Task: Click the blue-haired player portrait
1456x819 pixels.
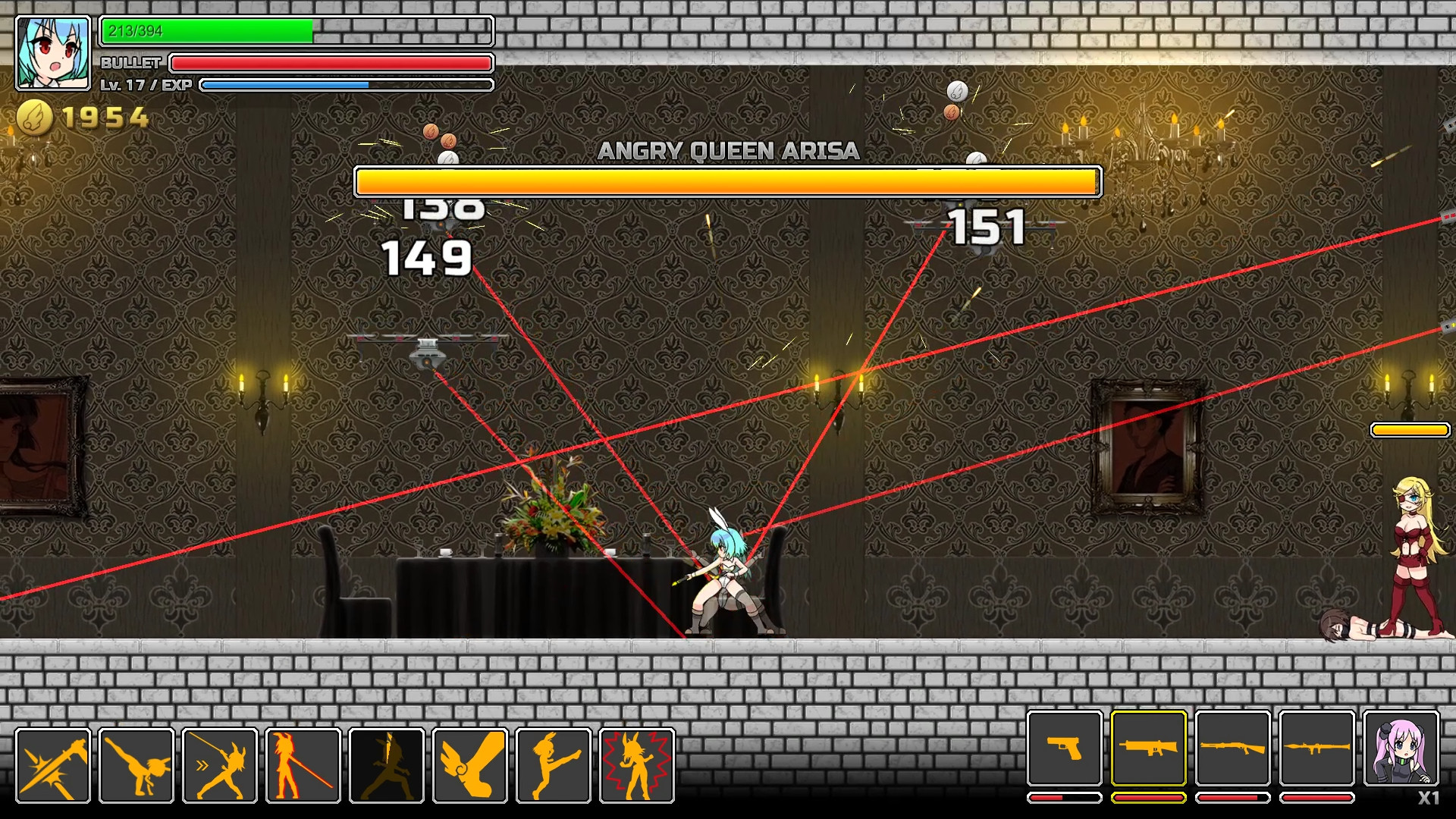Action: 53,53
